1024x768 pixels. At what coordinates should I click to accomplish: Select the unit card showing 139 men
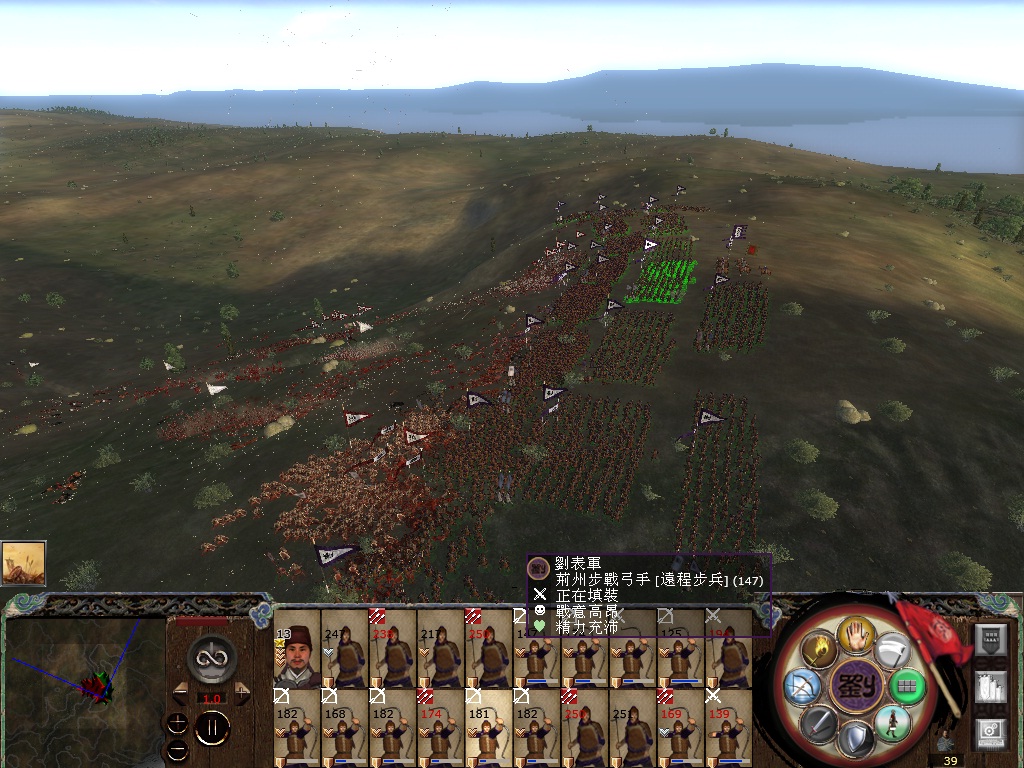click(x=729, y=728)
